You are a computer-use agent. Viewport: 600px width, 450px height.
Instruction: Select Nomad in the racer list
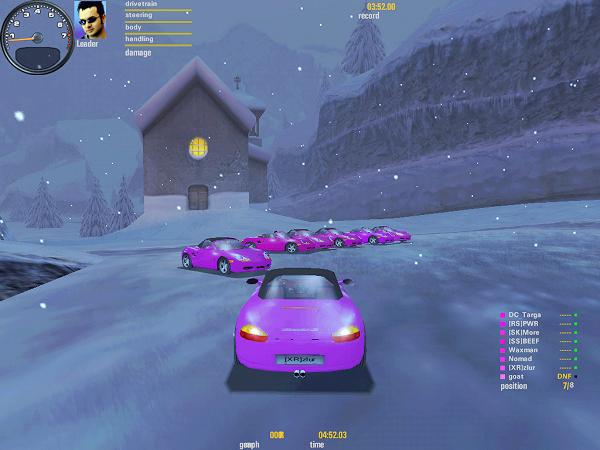(x=521, y=359)
